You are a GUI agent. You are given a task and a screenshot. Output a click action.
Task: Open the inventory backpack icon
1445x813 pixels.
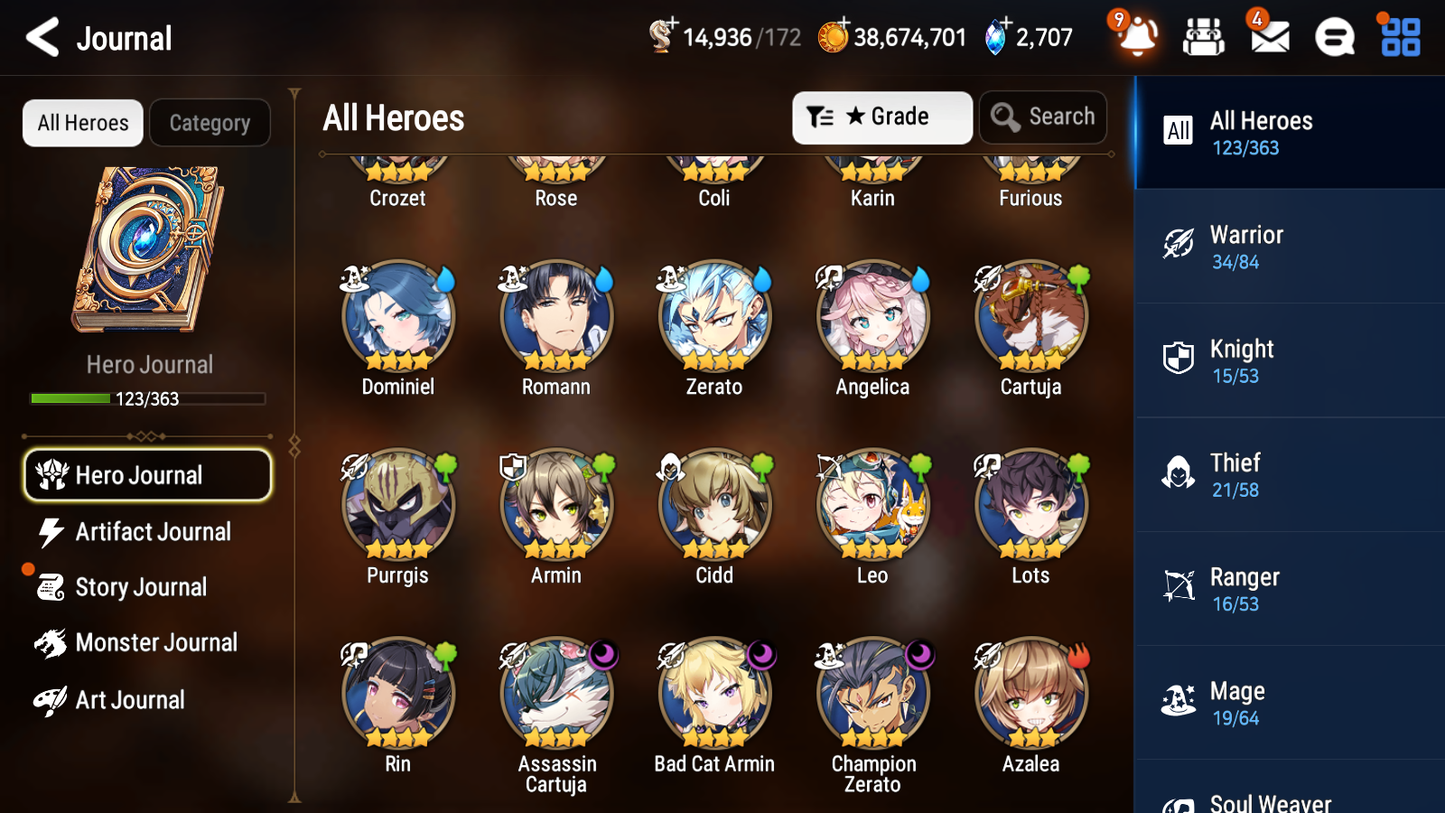(x=1203, y=36)
